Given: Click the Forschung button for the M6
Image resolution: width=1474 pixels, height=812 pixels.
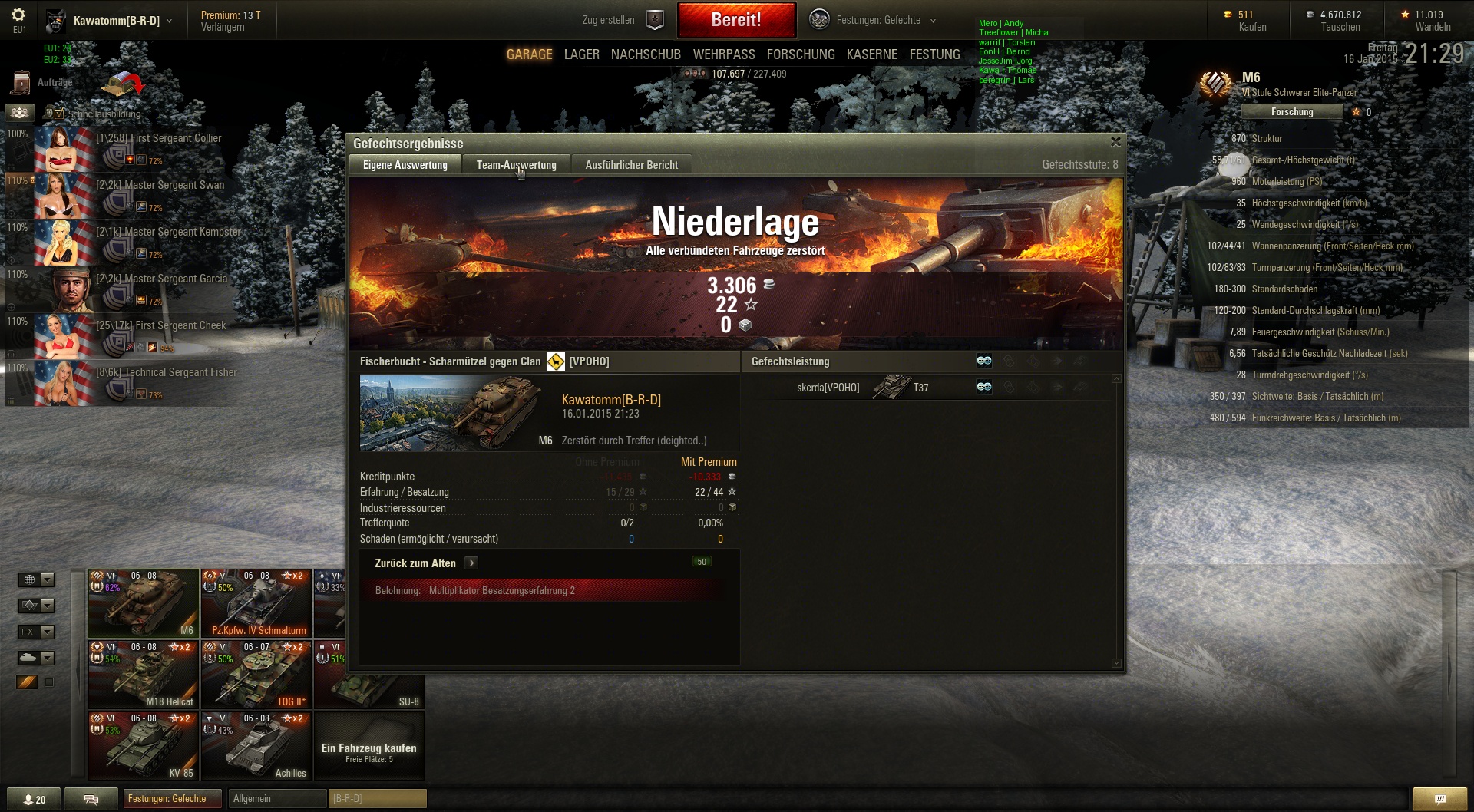Looking at the screenshot, I should [1291, 112].
